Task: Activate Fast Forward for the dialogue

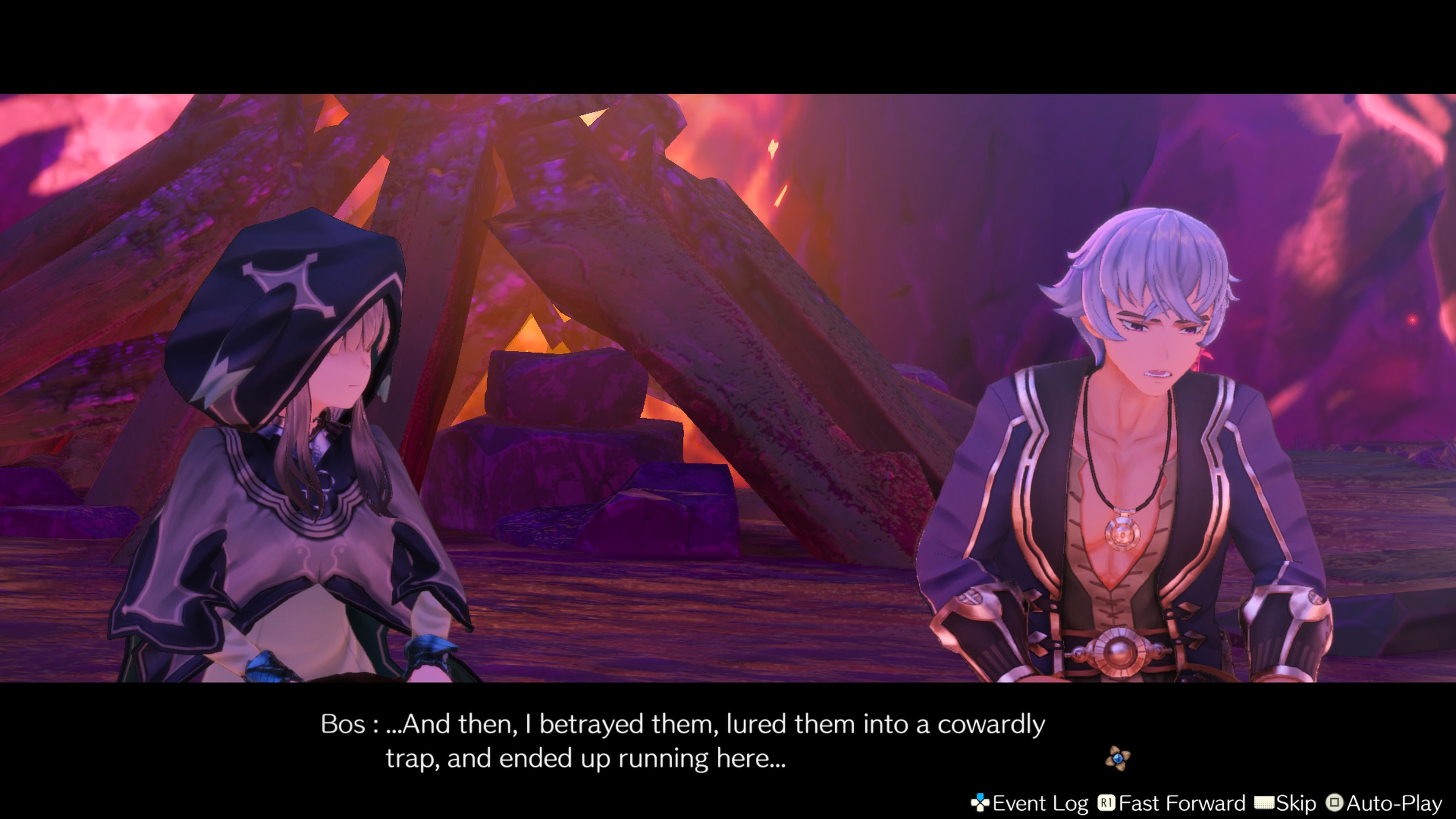Action: [x=1172, y=803]
